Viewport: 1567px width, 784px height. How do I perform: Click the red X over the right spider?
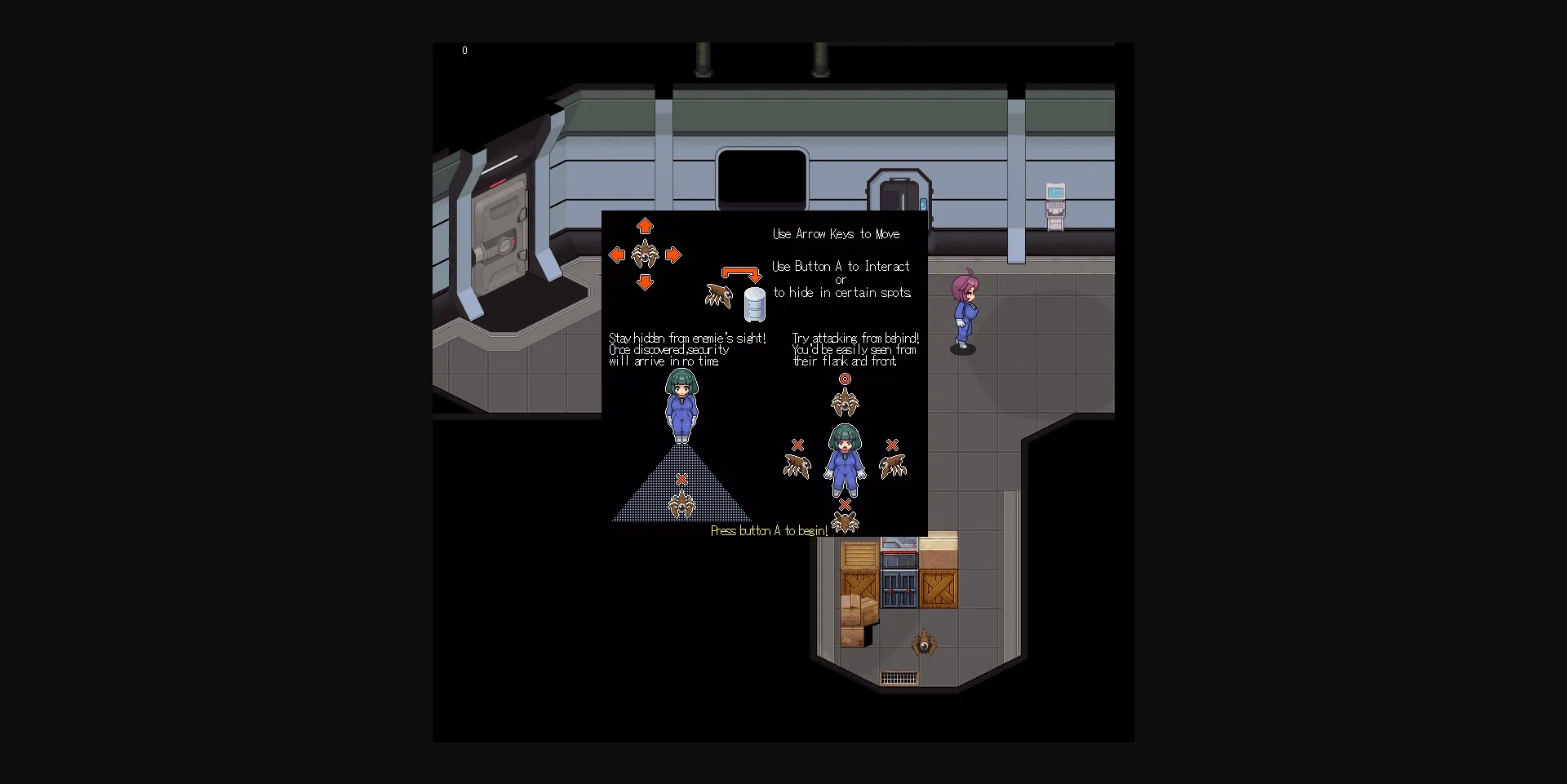coord(893,445)
